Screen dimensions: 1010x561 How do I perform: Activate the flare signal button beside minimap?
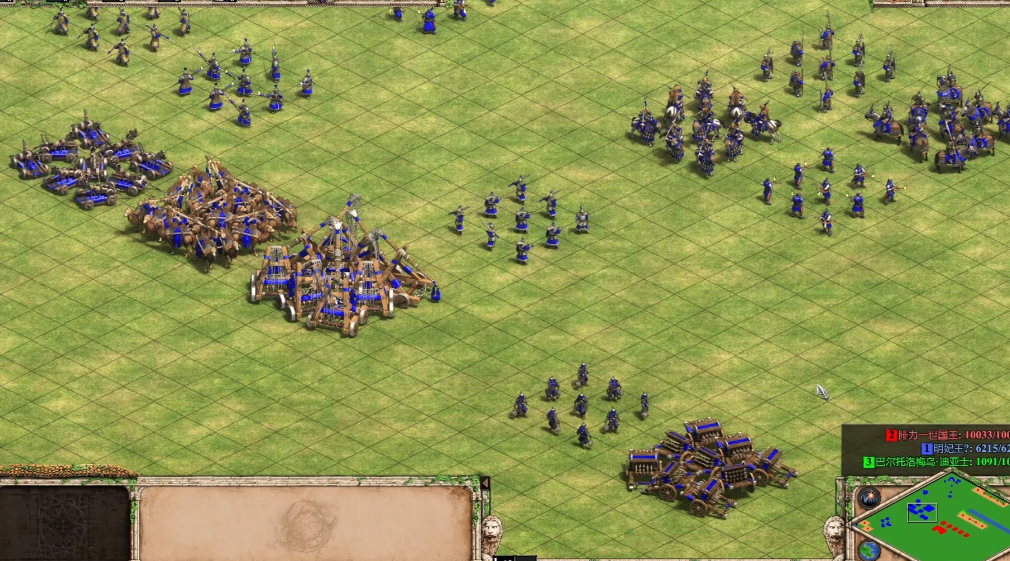pos(867,497)
